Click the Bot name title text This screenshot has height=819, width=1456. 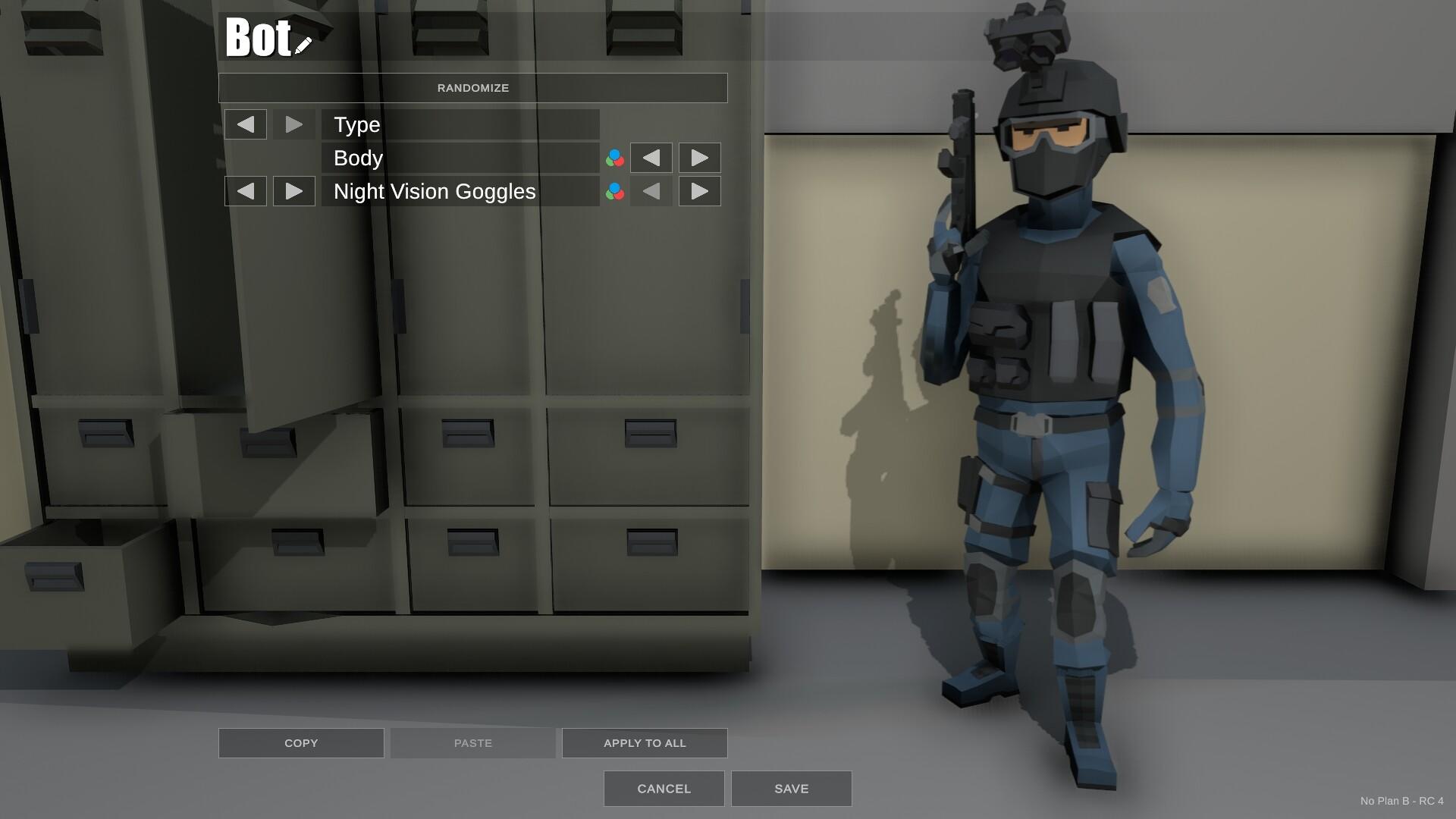pos(258,38)
